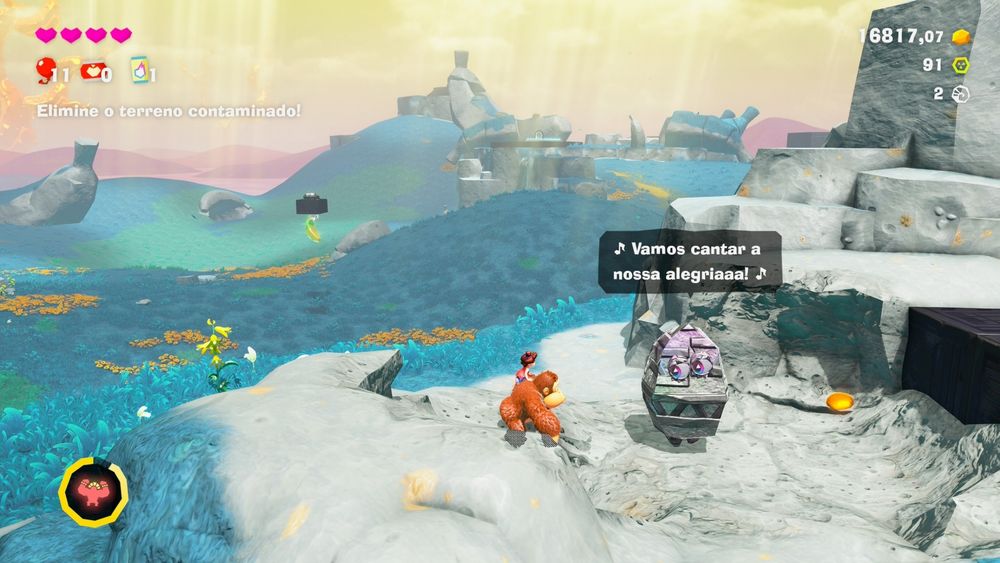Select the red balloon item icon
Image resolution: width=1000 pixels, height=563 pixels.
(x=46, y=70)
